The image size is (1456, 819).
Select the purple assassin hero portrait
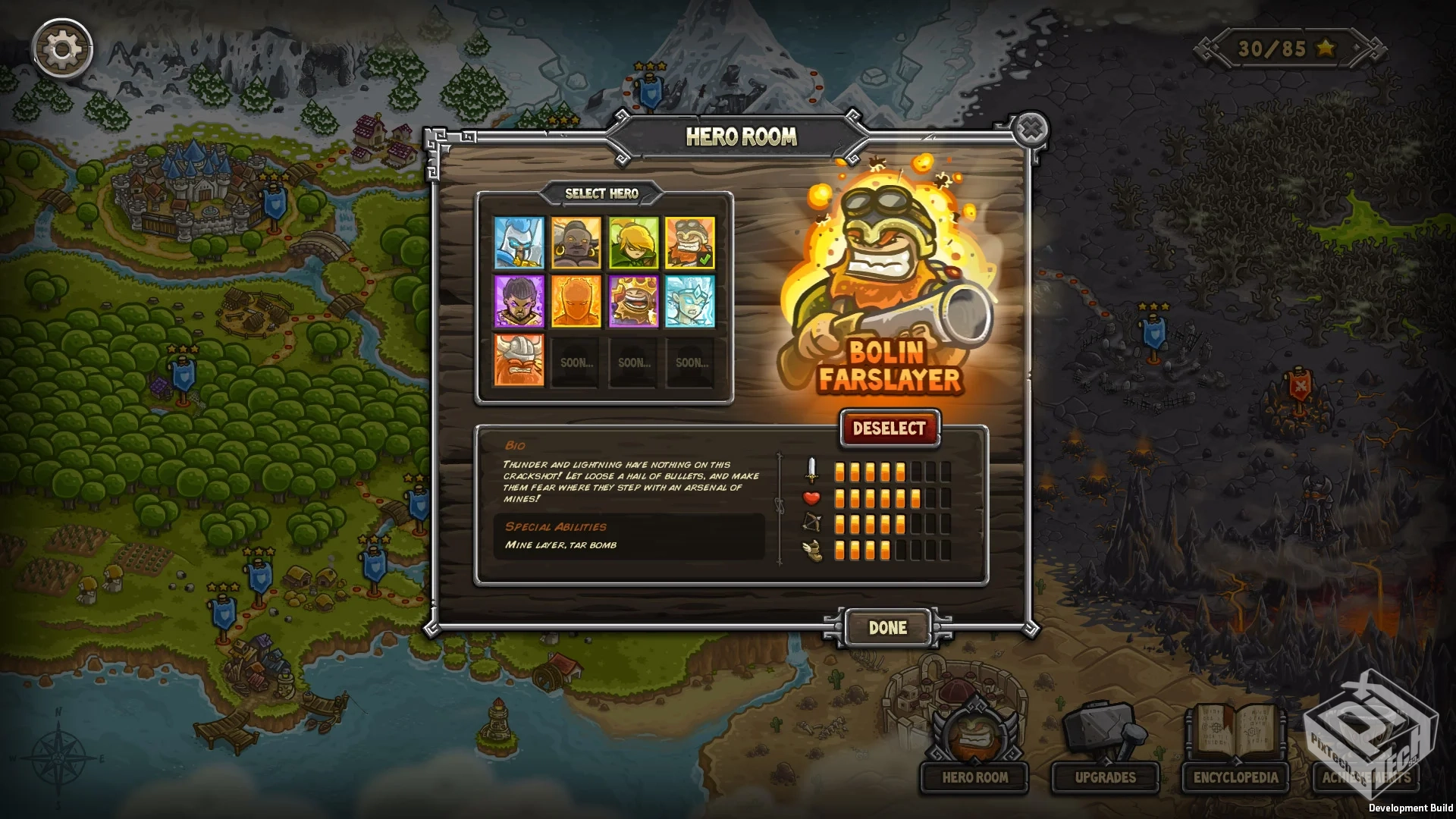tap(519, 303)
